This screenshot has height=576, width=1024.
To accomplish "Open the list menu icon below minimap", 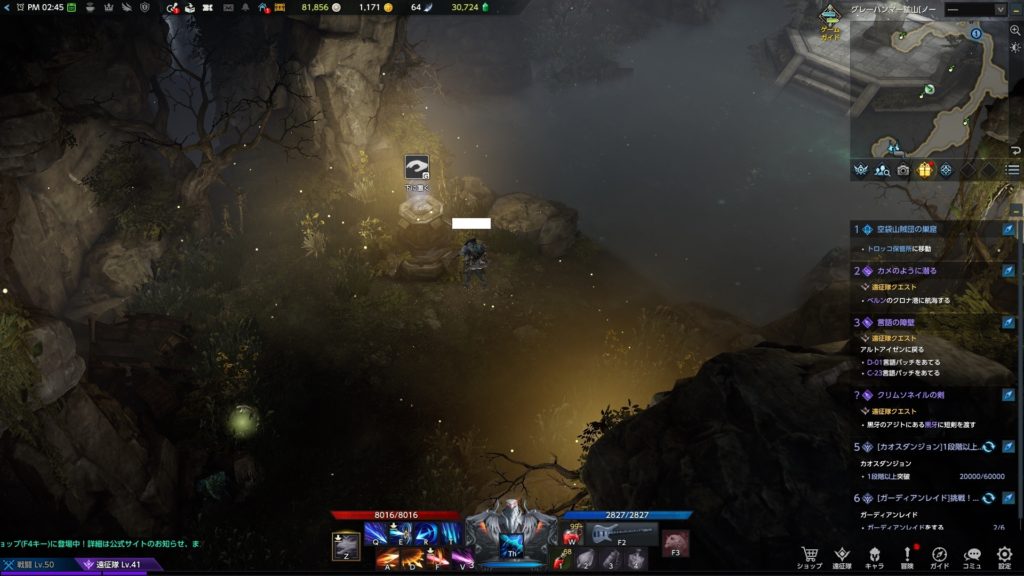I will point(1013,170).
